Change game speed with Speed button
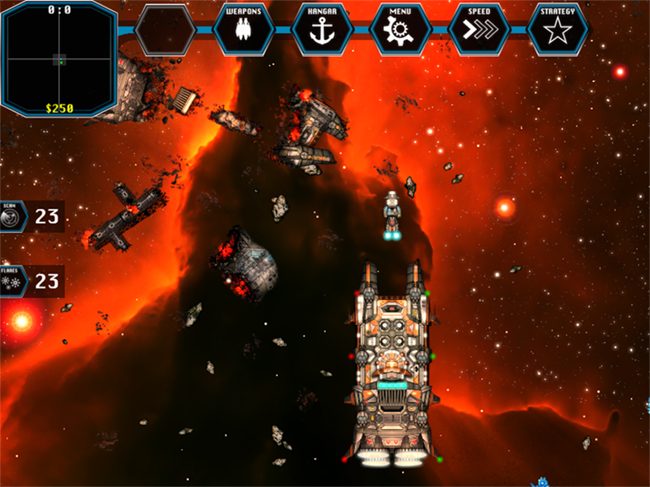Viewport: 650px width, 487px height. click(479, 29)
